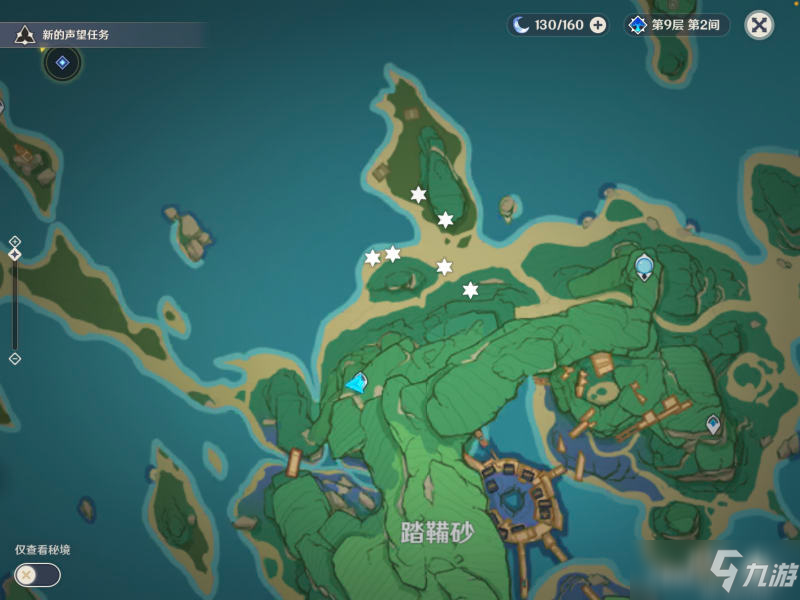800x600 pixels.
Task: Toggle the 仅查看秘境 switch
Action: coord(37,575)
